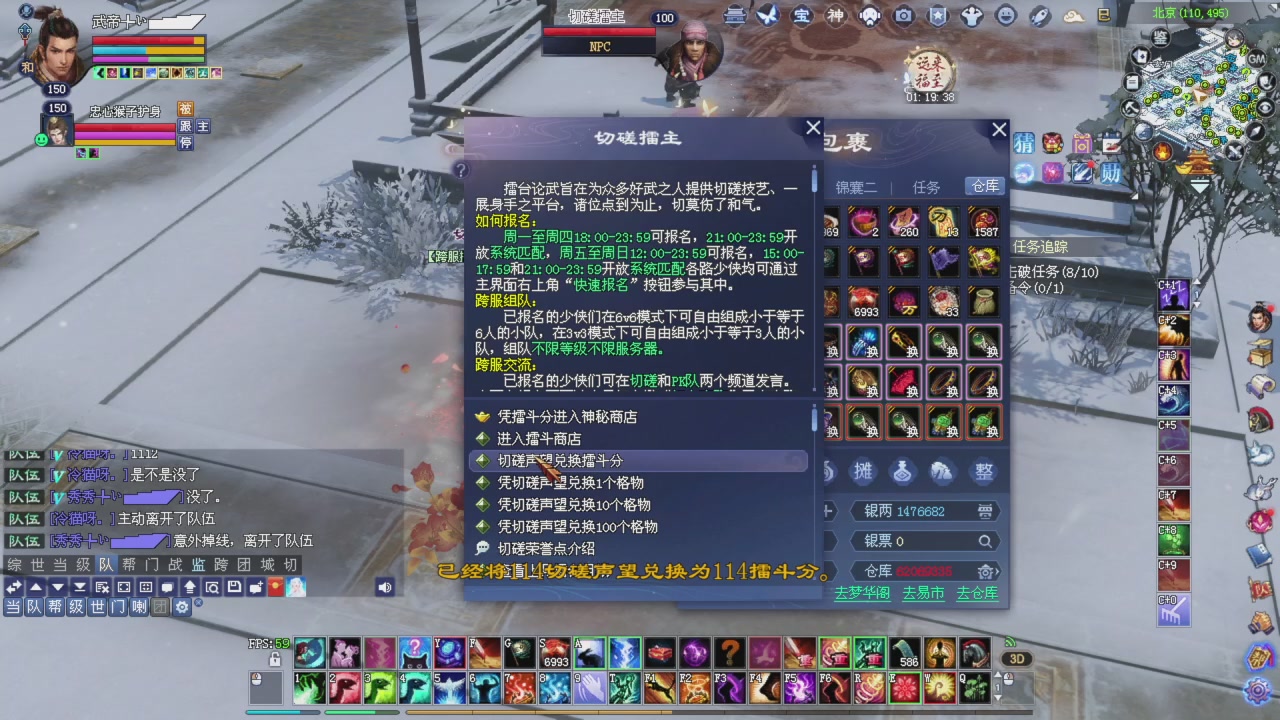Mute game audio with the speaker toggle
The width and height of the screenshot is (1280, 720).
385,587
